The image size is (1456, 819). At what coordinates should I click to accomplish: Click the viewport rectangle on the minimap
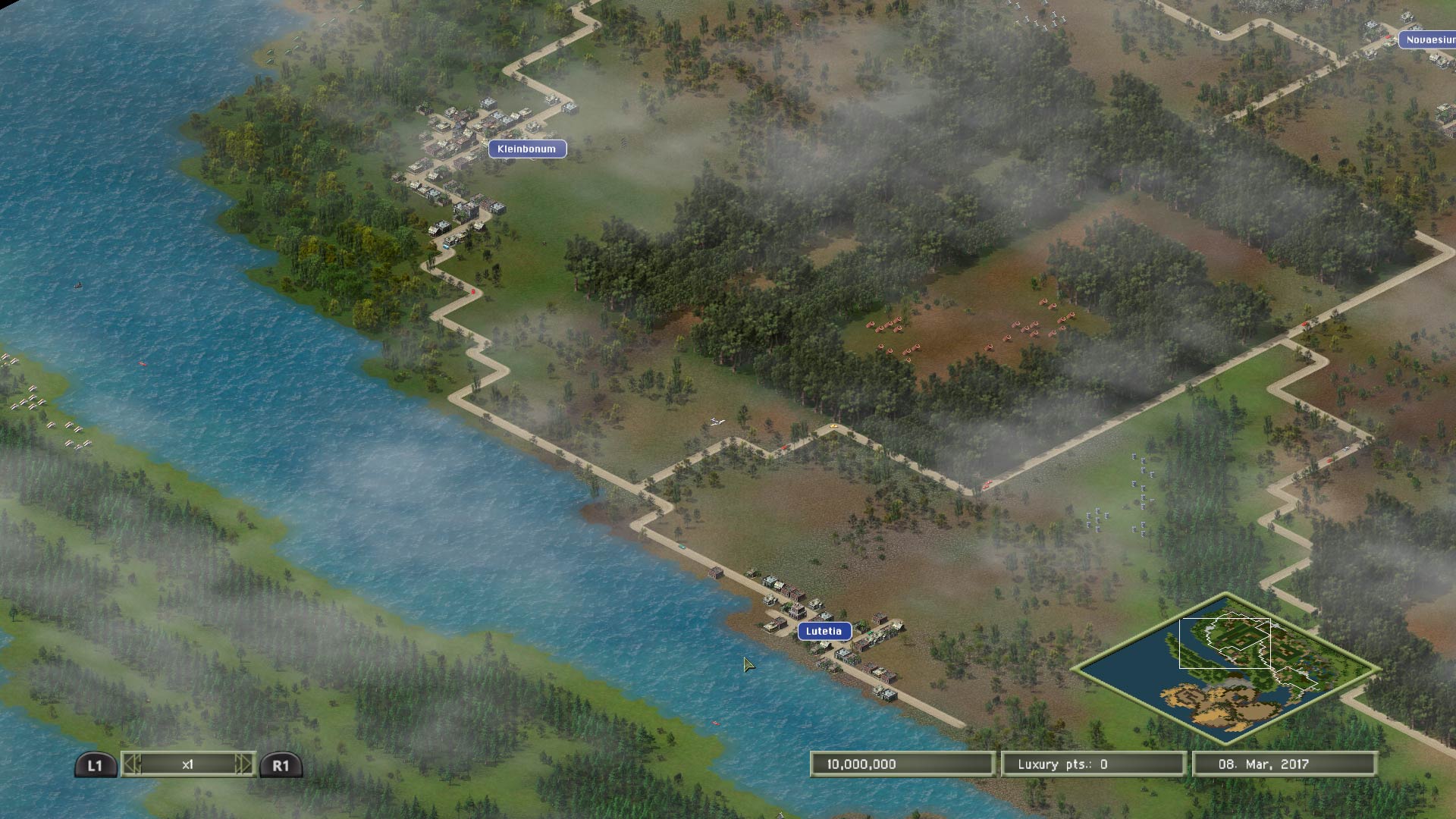click(x=1225, y=645)
